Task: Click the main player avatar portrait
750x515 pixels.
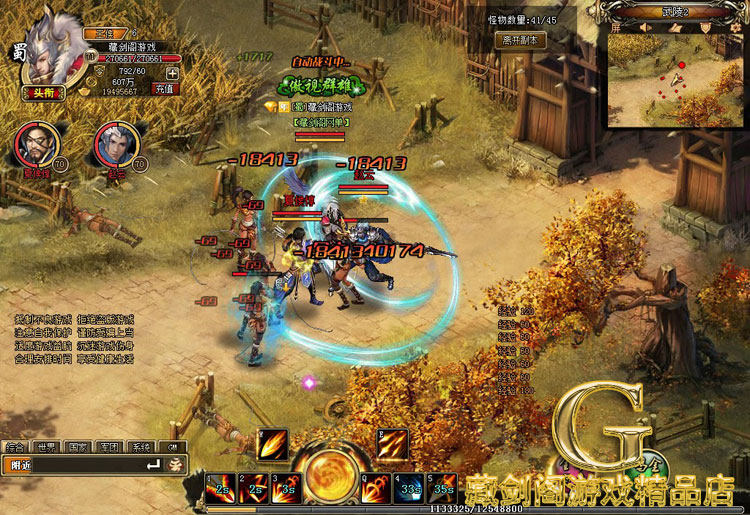Action: tap(48, 50)
